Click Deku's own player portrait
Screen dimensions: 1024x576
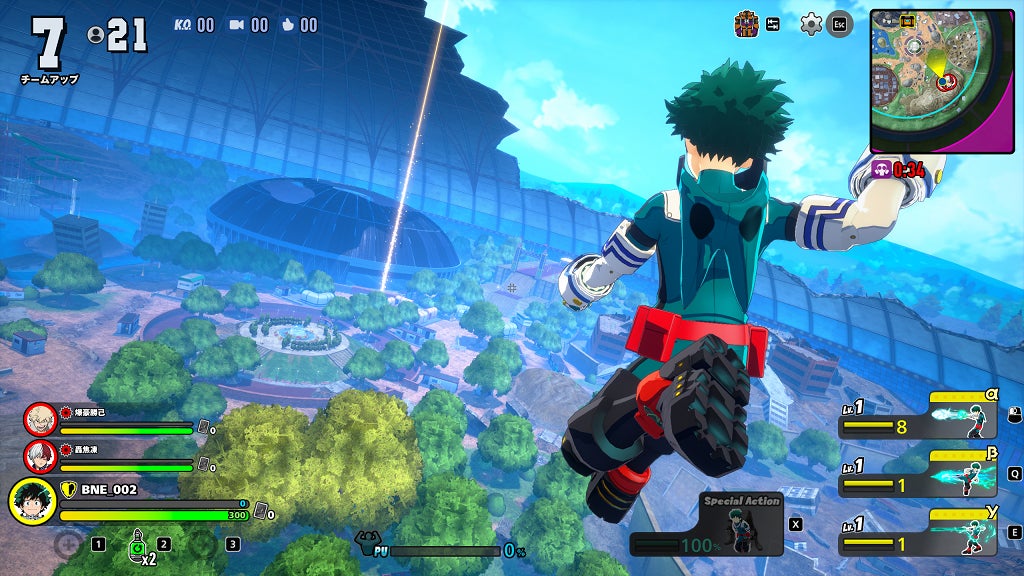point(32,502)
